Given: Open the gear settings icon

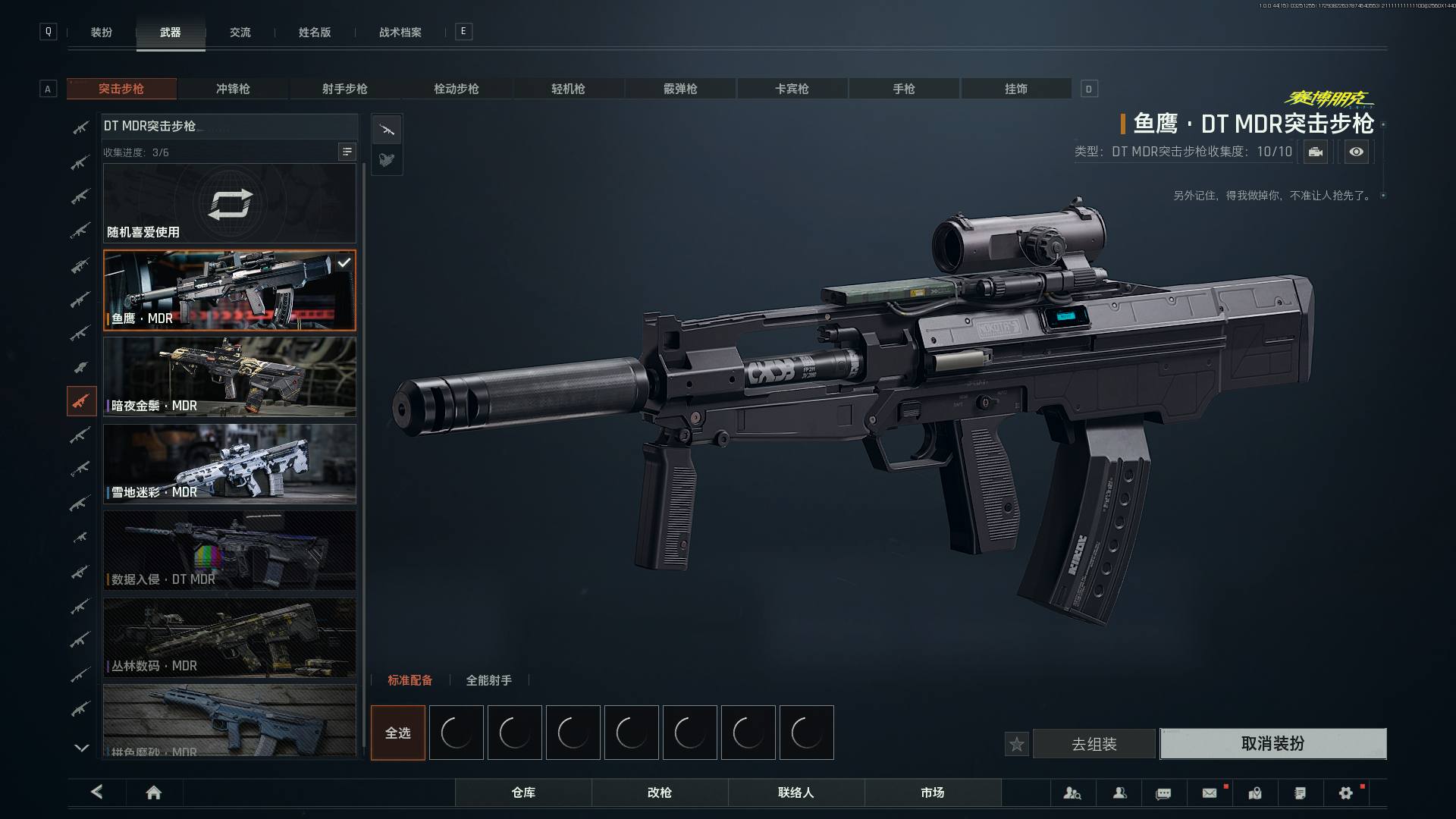Looking at the screenshot, I should click(1346, 793).
